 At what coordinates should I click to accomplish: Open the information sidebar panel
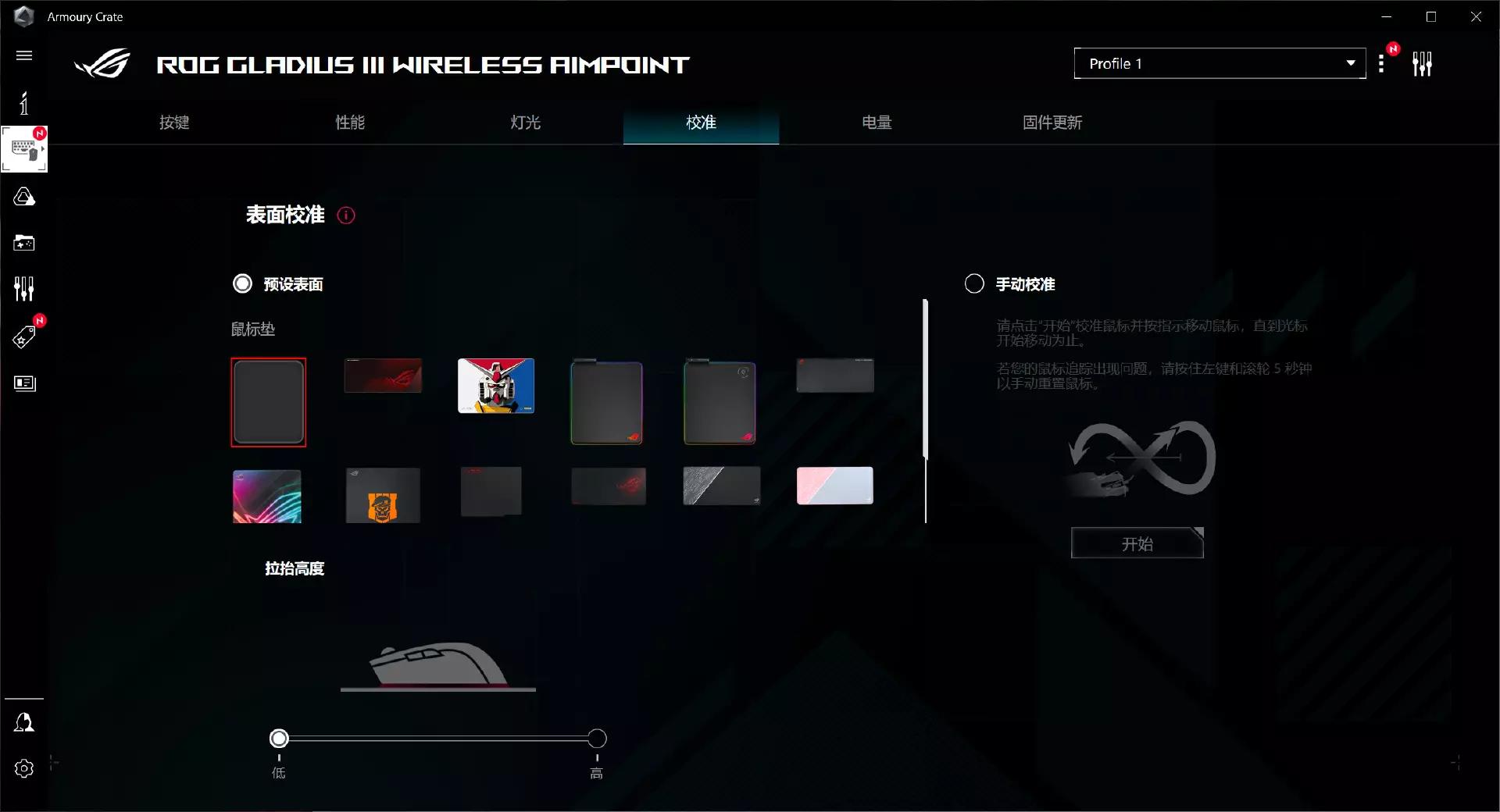pos(24,102)
